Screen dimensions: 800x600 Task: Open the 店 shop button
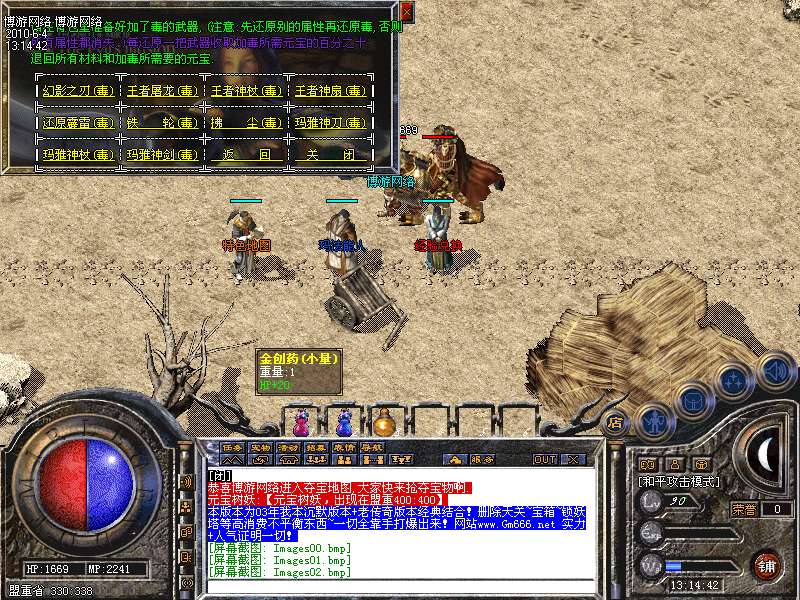click(615, 422)
